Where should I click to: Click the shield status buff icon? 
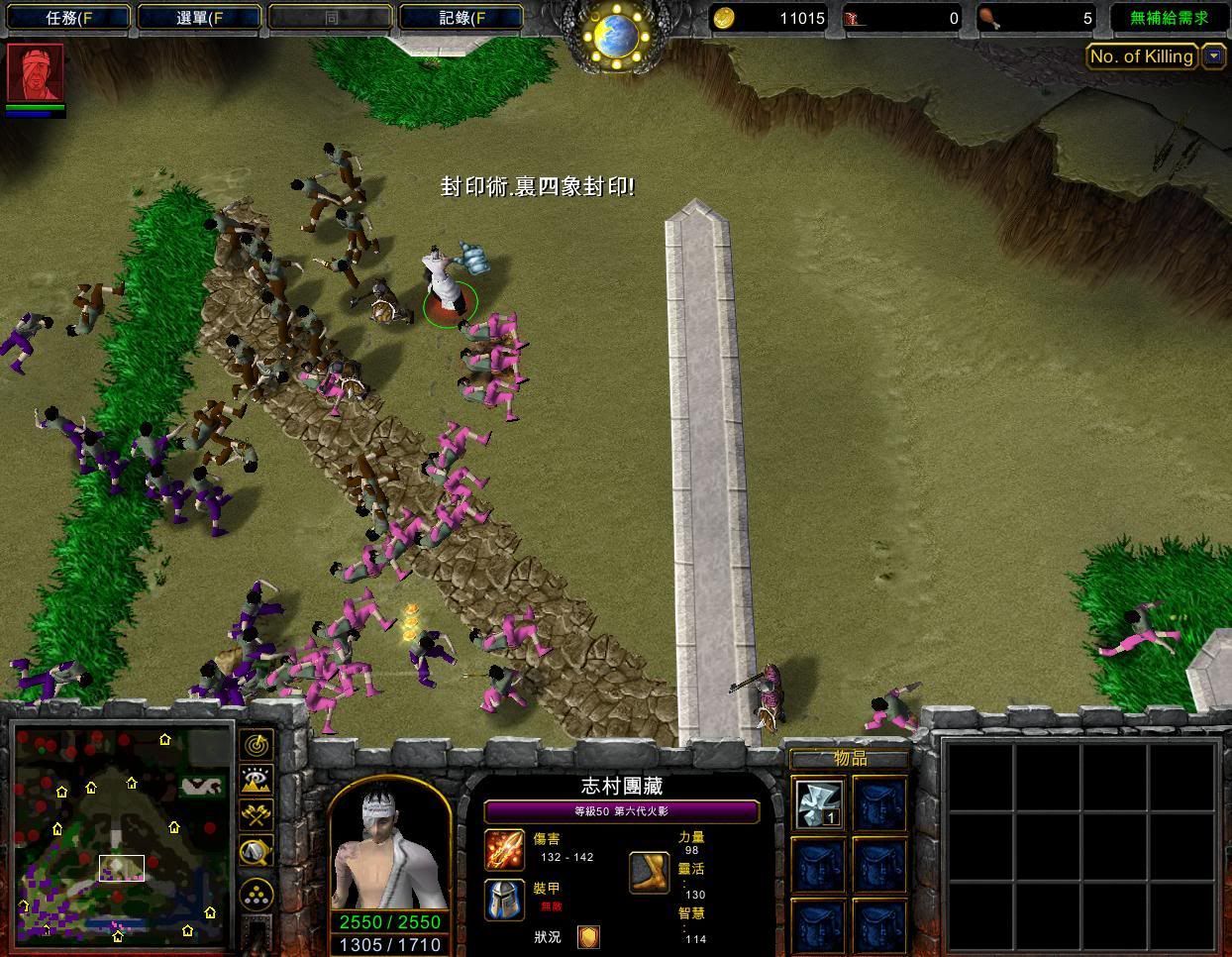coord(589,937)
